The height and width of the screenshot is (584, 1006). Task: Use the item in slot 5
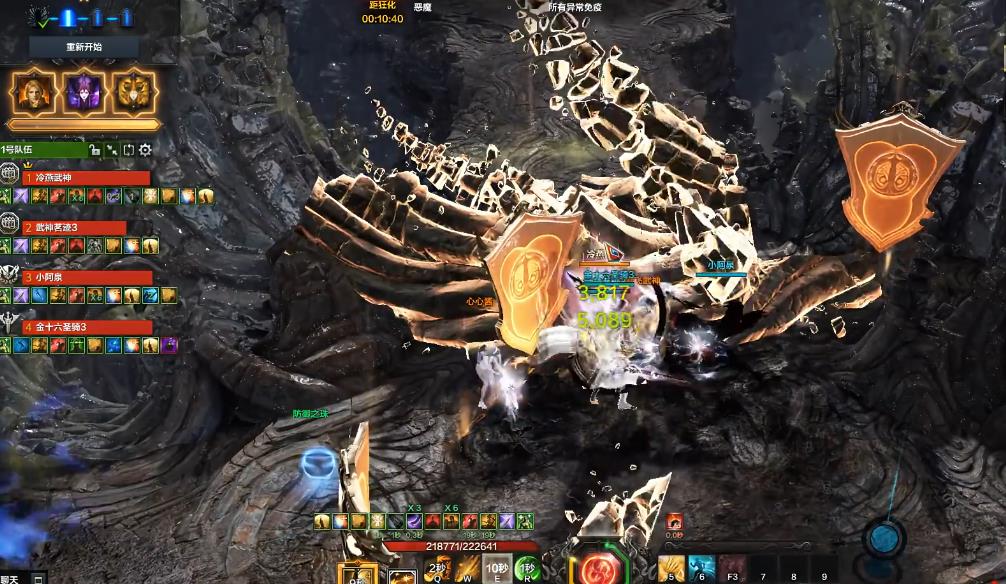point(671,570)
